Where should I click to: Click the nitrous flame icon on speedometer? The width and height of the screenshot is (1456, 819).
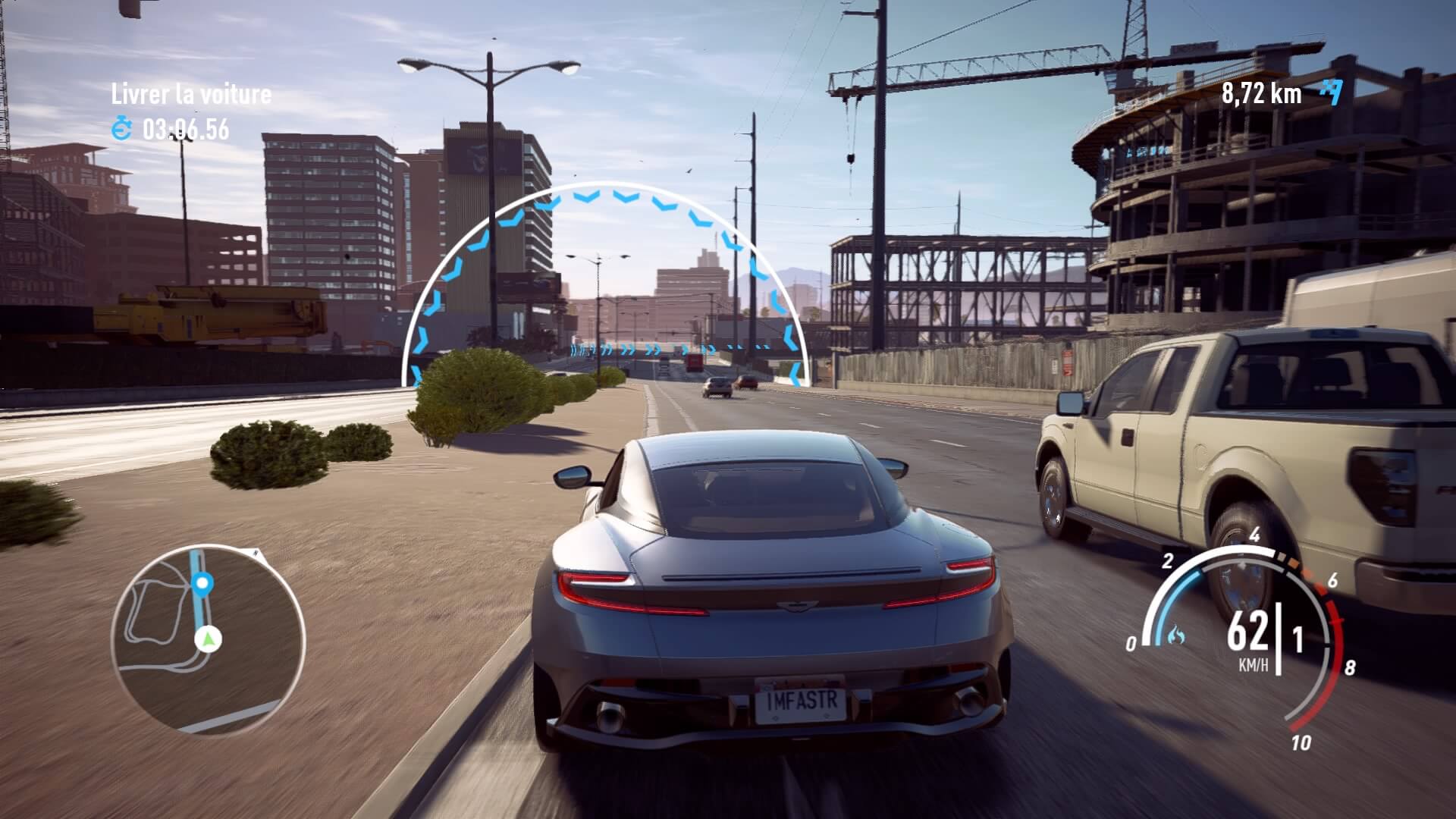[1176, 635]
